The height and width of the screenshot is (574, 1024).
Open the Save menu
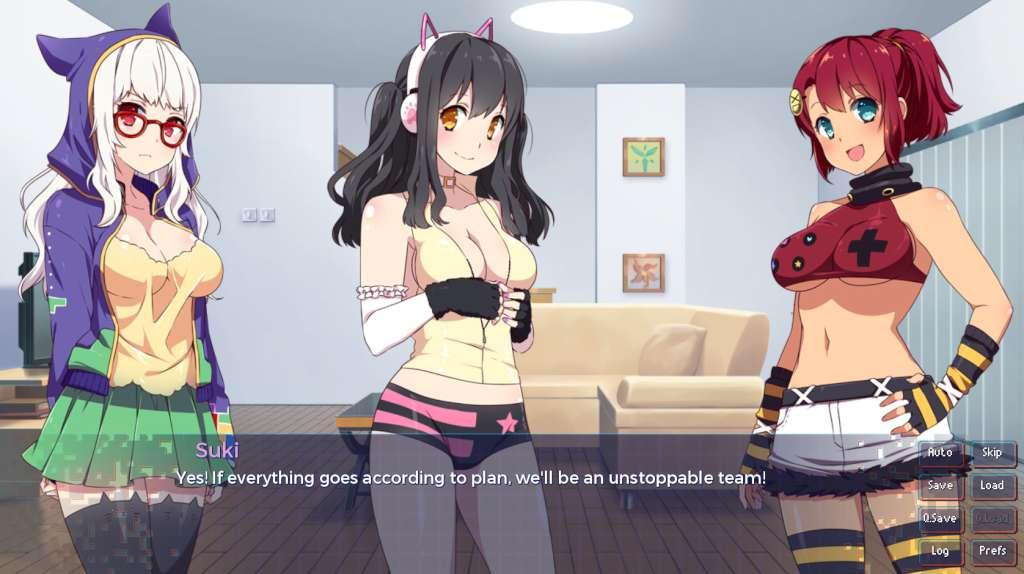(940, 486)
